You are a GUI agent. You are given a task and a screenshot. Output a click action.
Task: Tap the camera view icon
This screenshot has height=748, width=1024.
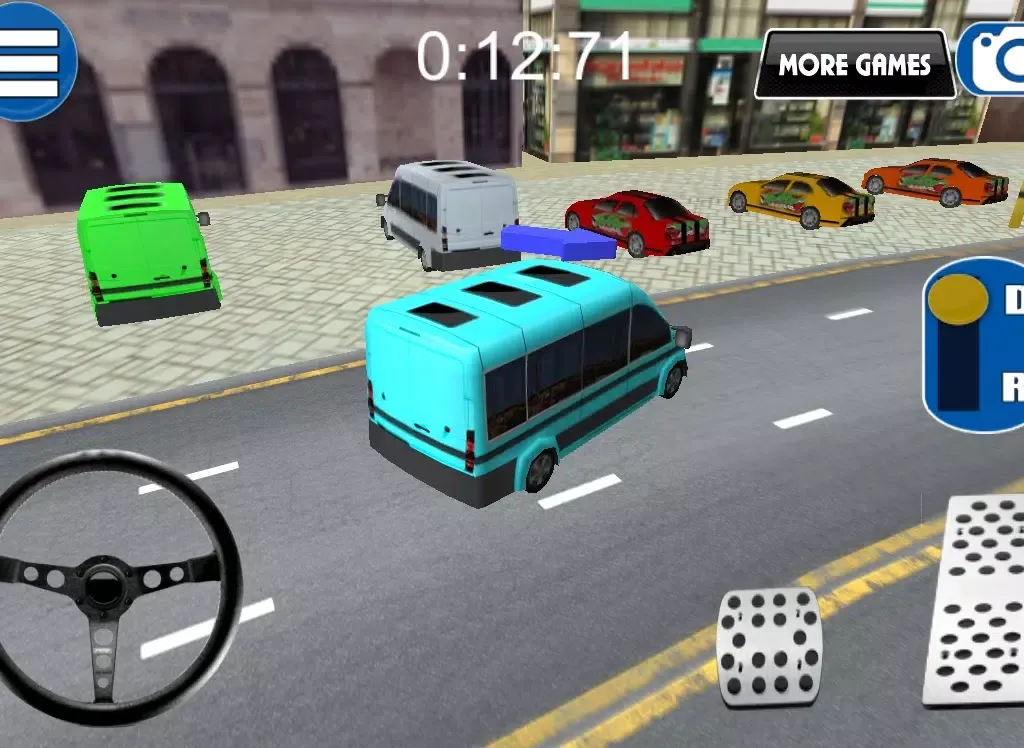pos(994,60)
